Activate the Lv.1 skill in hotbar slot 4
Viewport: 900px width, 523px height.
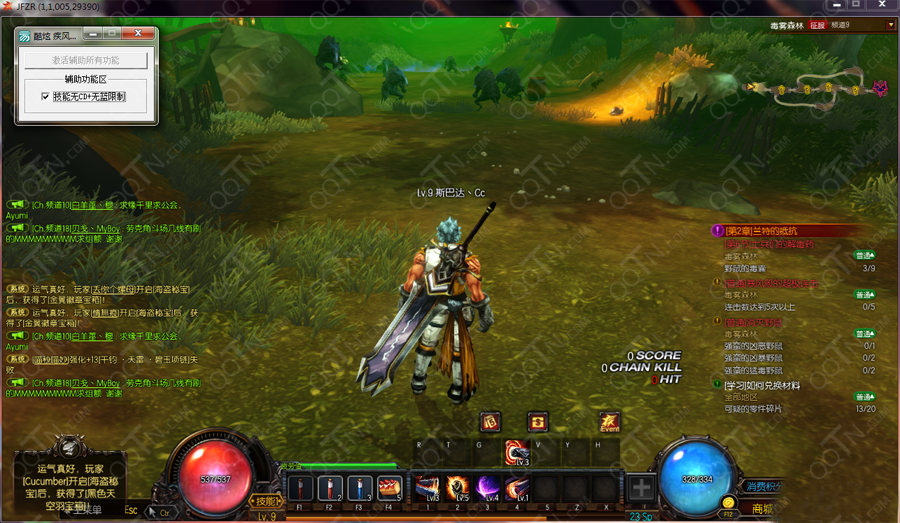click(x=517, y=487)
